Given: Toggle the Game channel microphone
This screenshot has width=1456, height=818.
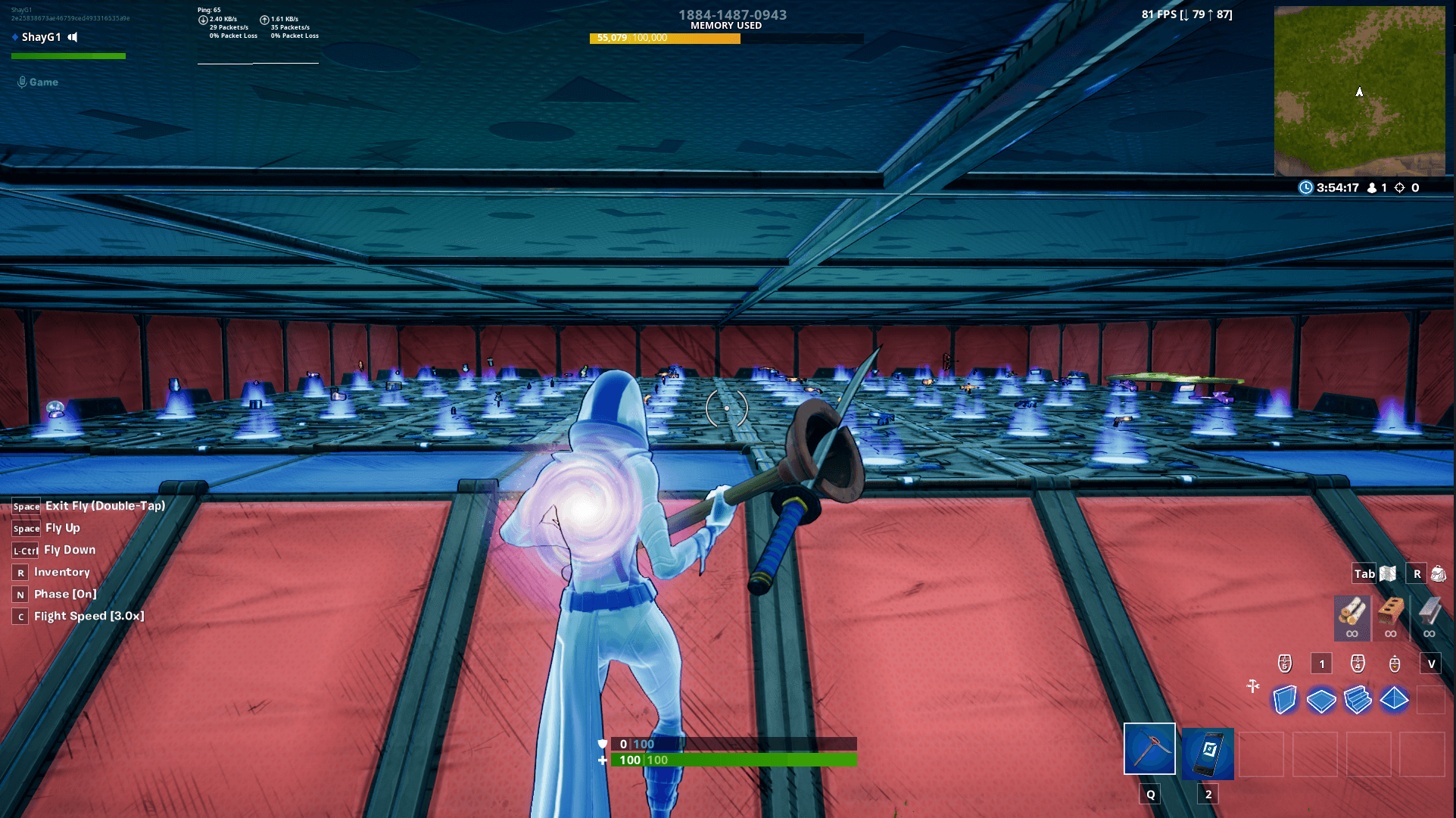Looking at the screenshot, I should (x=21, y=82).
